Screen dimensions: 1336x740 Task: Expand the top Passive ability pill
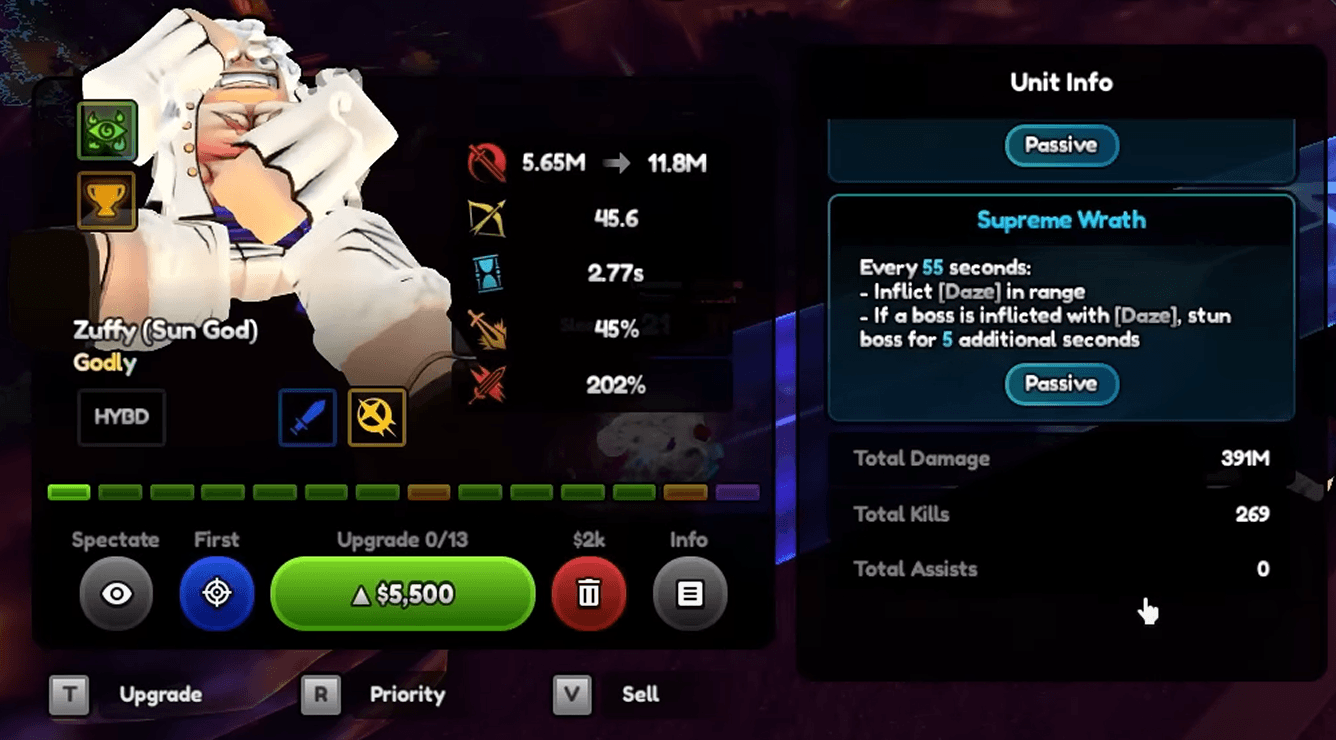[1061, 145]
